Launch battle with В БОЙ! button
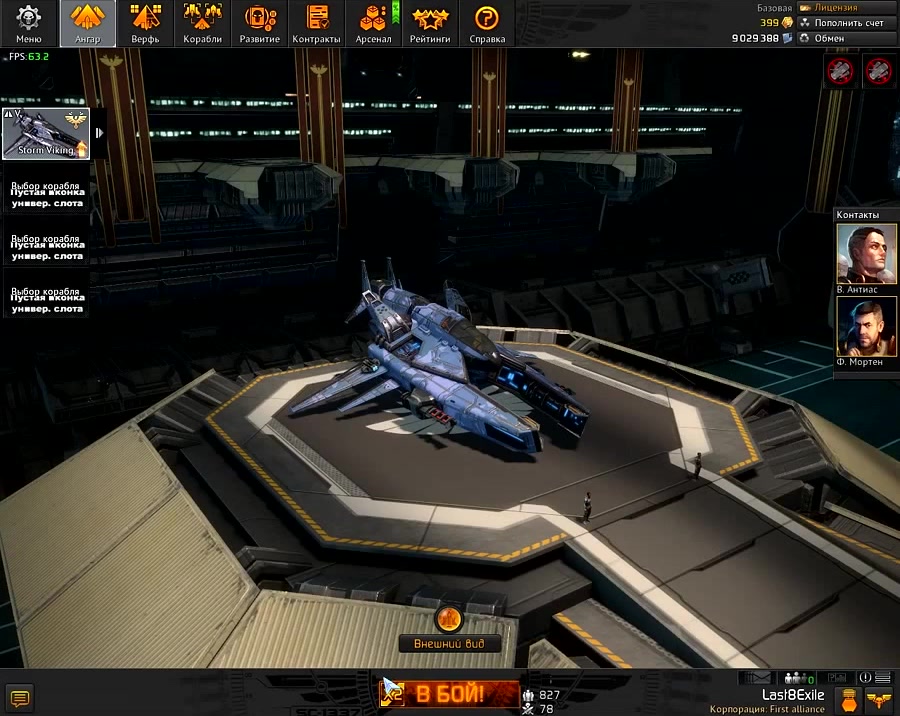The image size is (900, 716). (x=449, y=693)
